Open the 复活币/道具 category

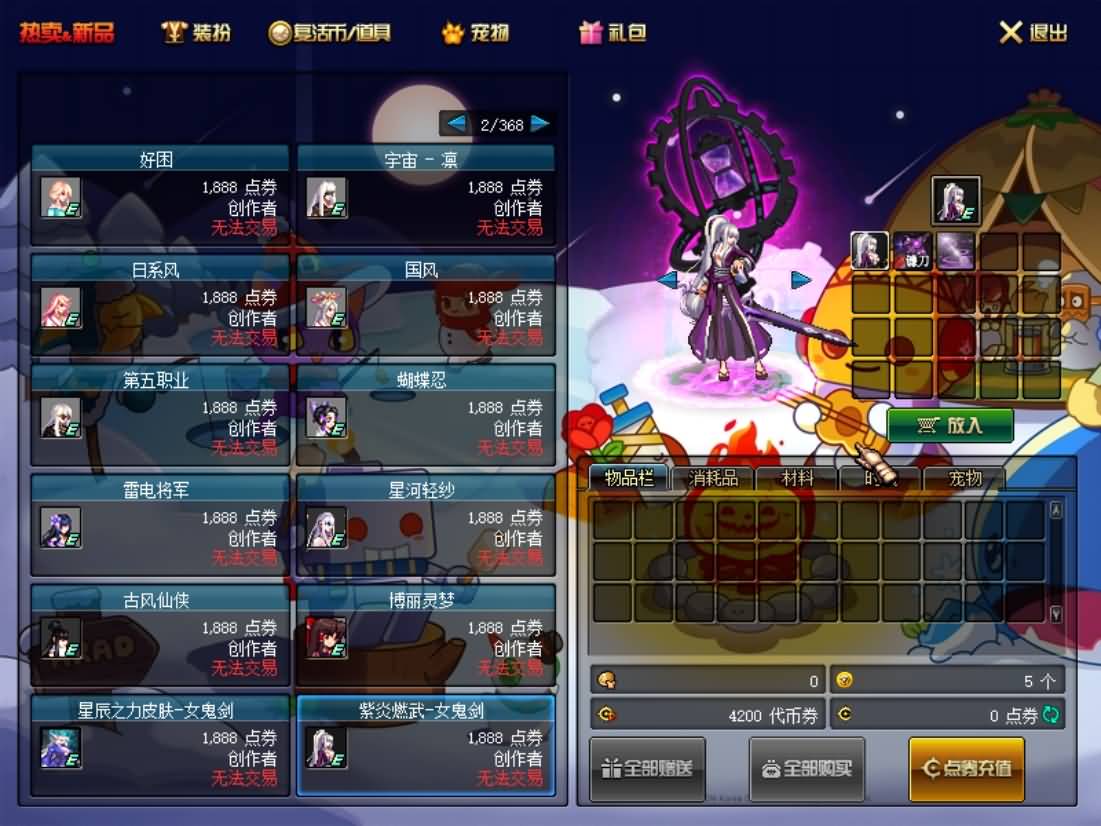point(330,32)
